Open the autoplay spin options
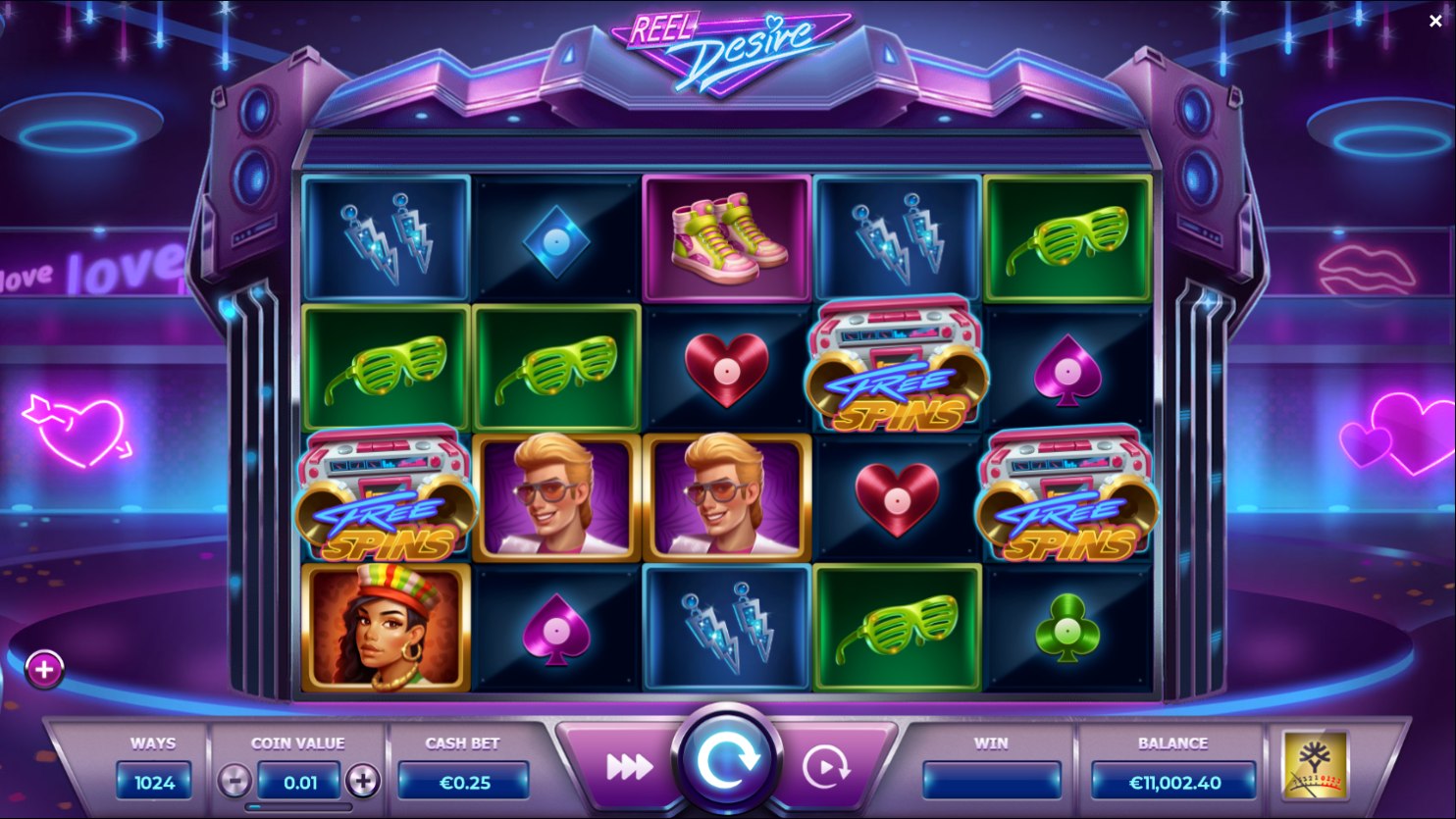Image resolution: width=1456 pixels, height=819 pixels. pos(825,767)
